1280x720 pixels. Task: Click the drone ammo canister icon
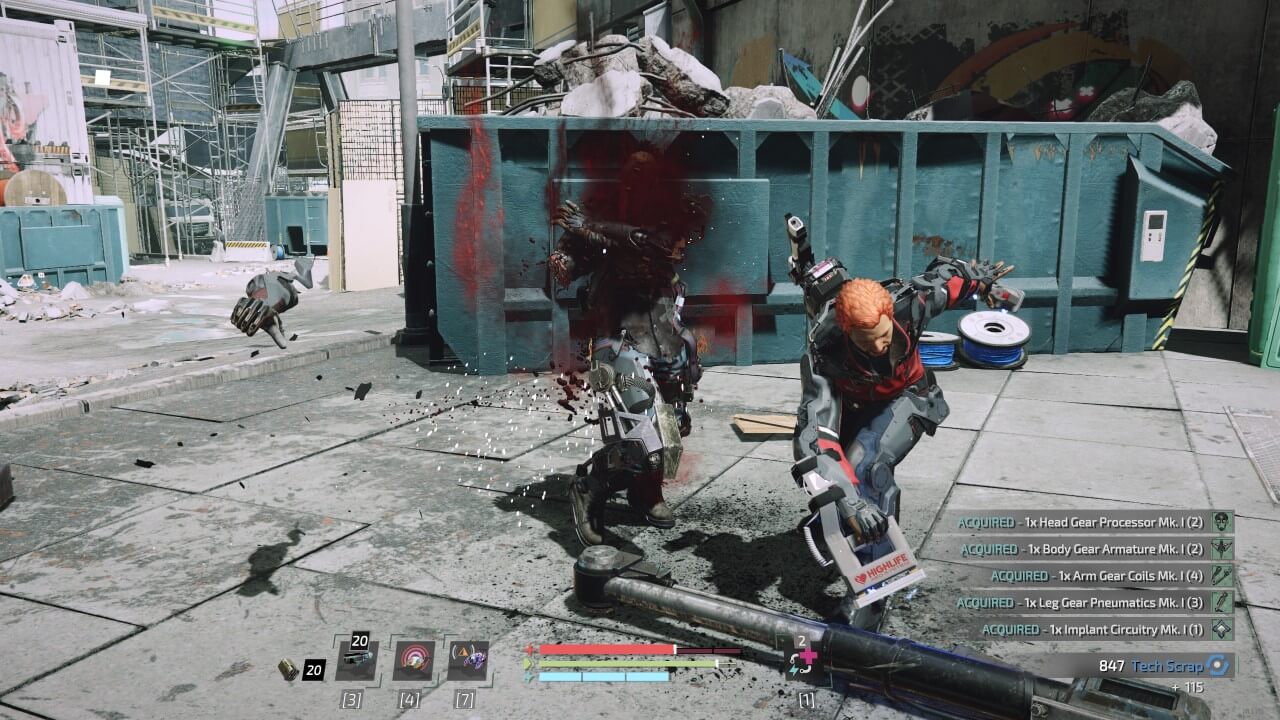[288, 669]
